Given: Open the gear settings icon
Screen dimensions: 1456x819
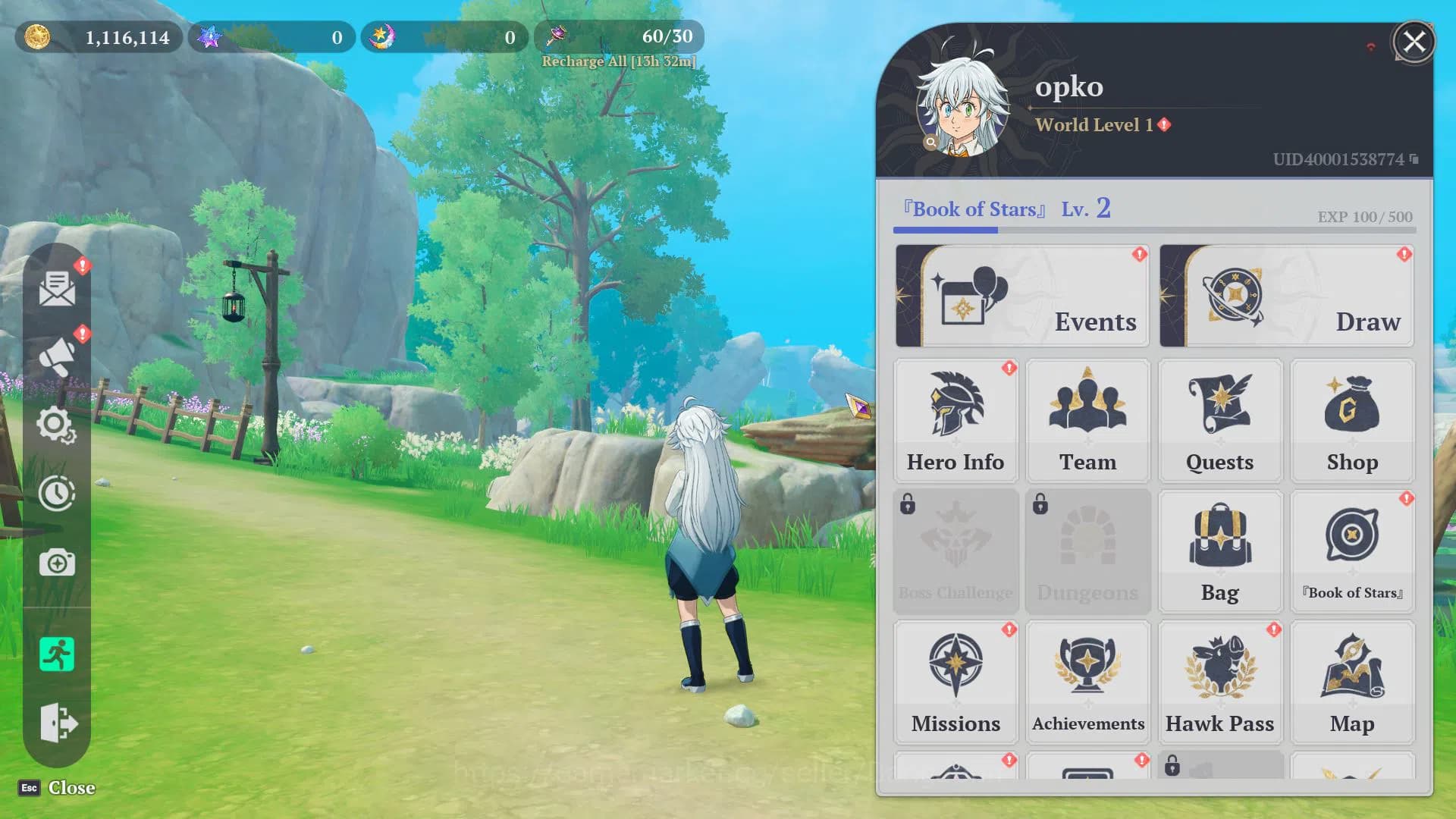Looking at the screenshot, I should tap(56, 425).
